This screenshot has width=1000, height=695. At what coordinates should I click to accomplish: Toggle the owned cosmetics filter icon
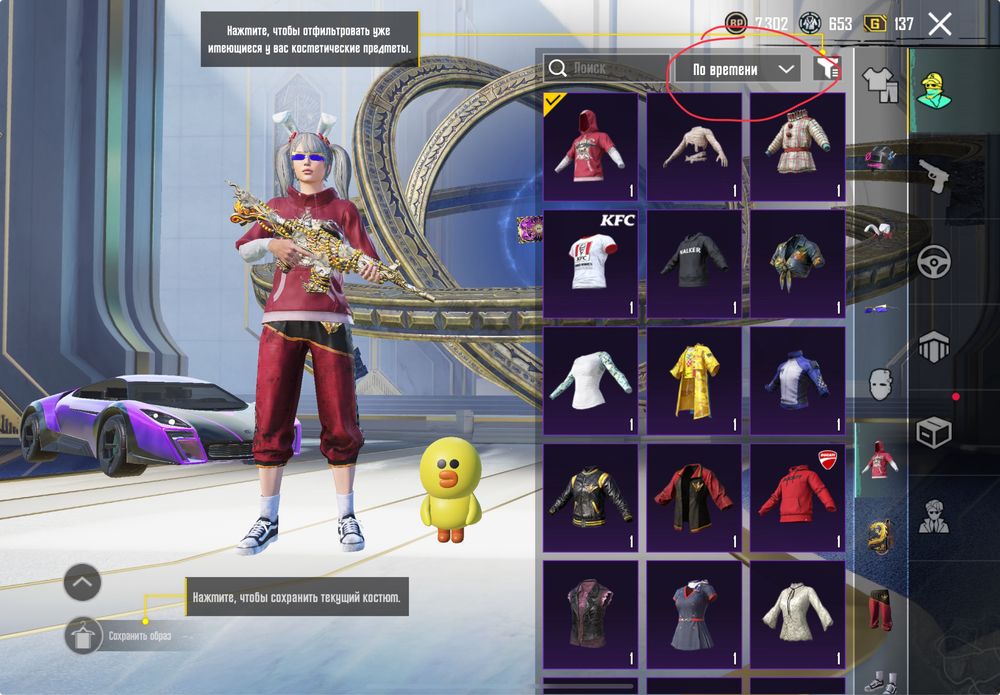[826, 68]
